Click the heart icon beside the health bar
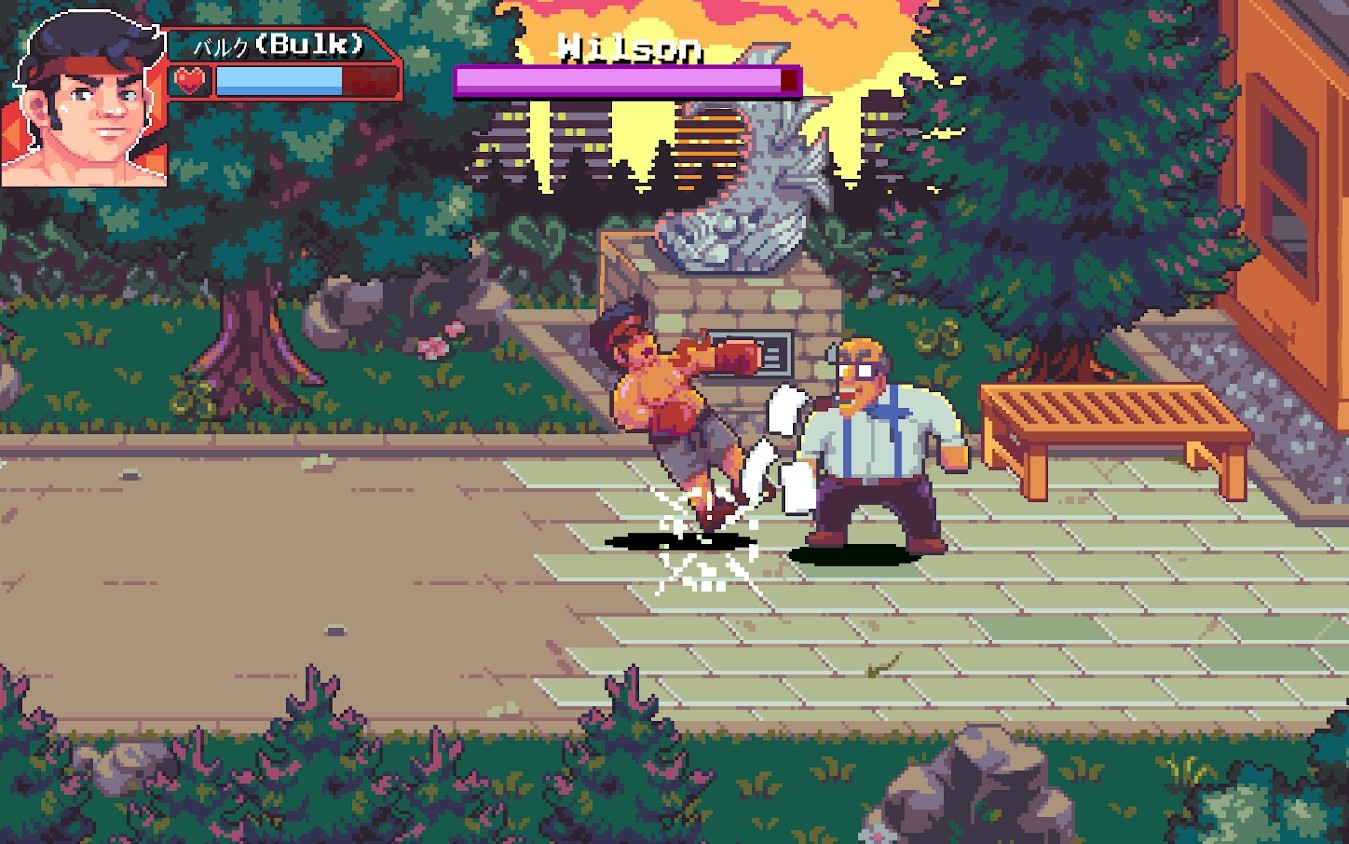Viewport: 1349px width, 844px height. 188,80
